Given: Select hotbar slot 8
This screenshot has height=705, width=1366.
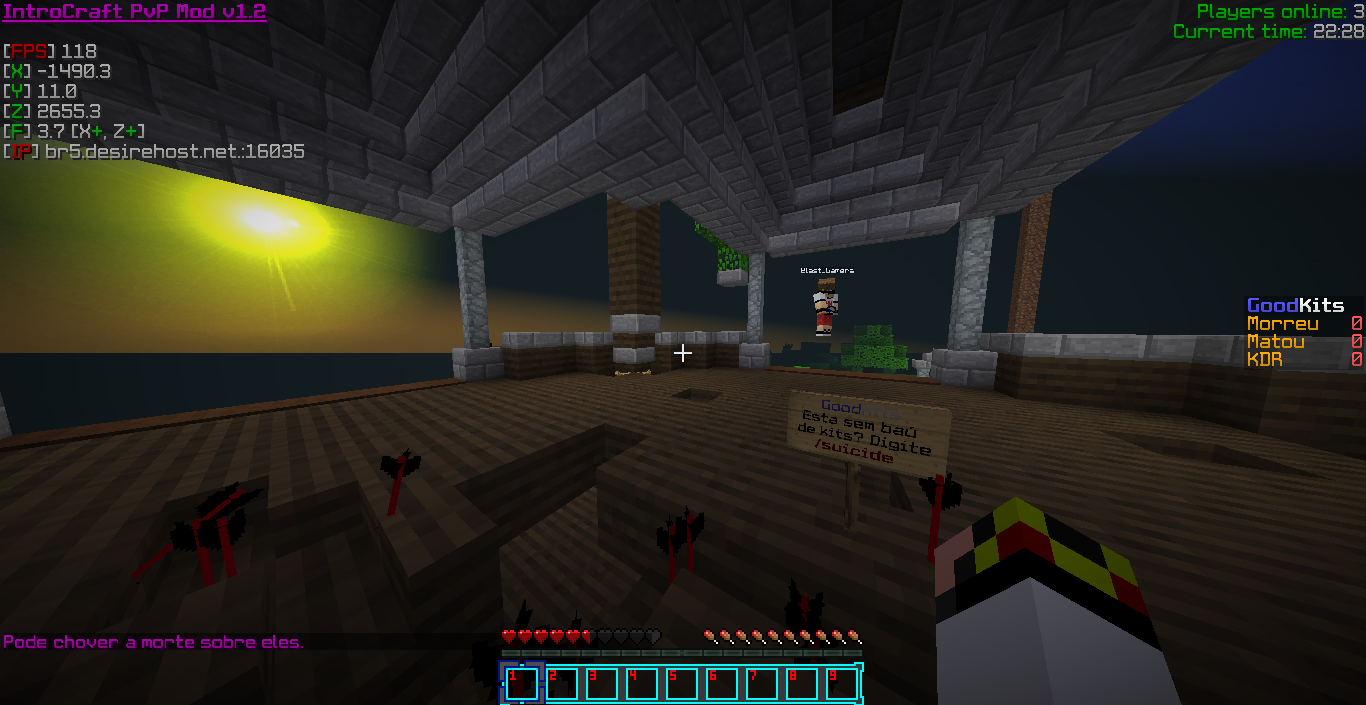Looking at the screenshot, I should click(802, 684).
